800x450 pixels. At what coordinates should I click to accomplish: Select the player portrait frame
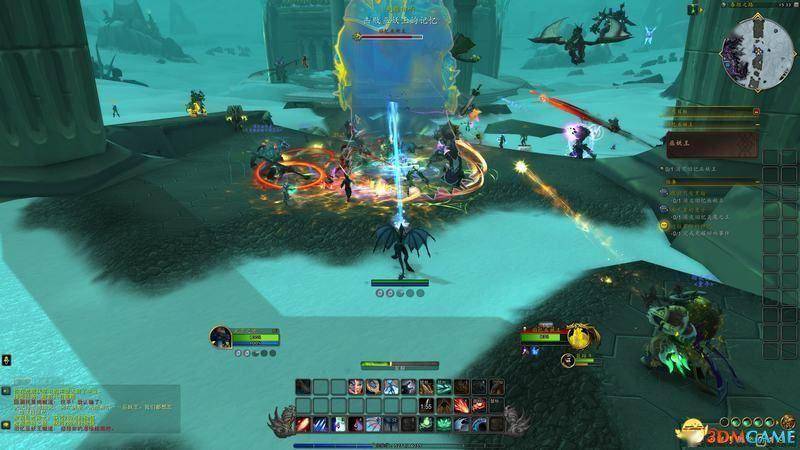222,337
